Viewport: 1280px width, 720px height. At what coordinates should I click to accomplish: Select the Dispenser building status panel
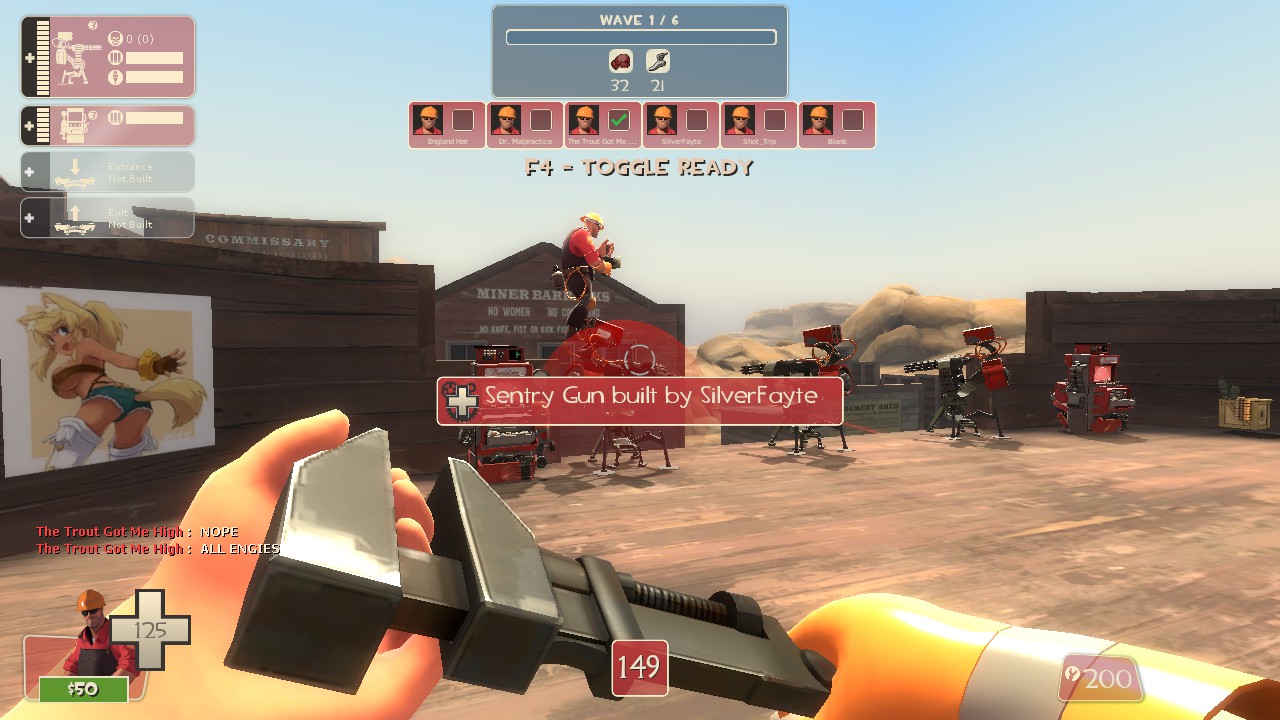pyautogui.click(x=108, y=126)
